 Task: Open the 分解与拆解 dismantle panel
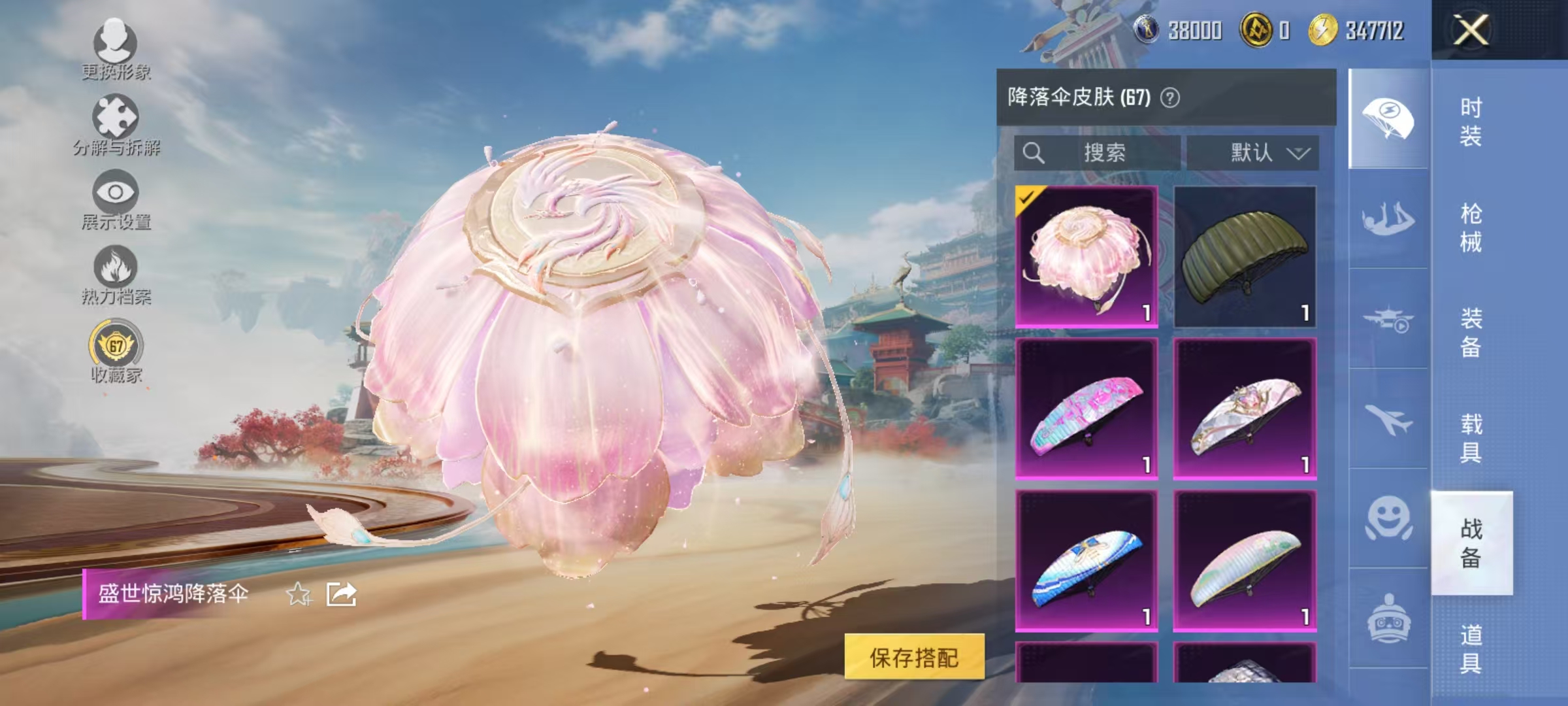116,121
